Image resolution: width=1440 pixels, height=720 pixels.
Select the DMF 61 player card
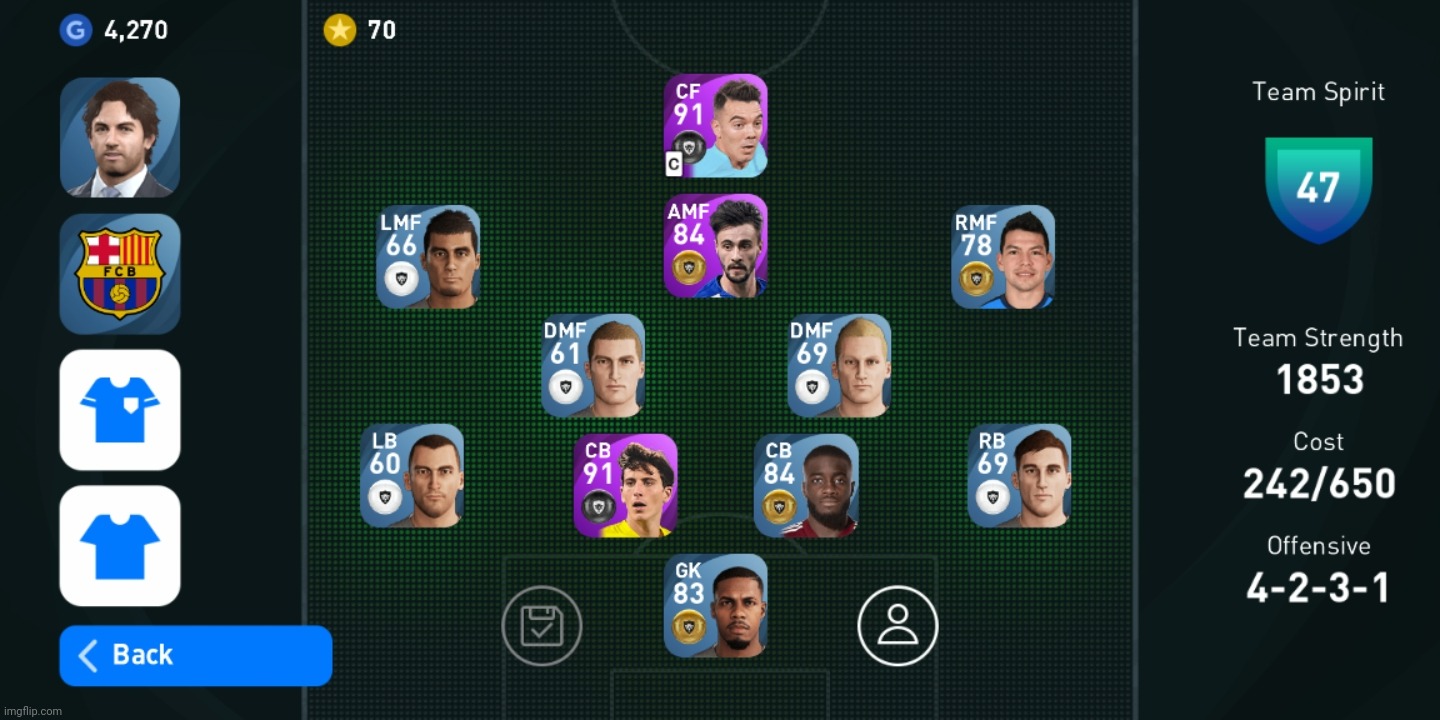pyautogui.click(x=592, y=365)
